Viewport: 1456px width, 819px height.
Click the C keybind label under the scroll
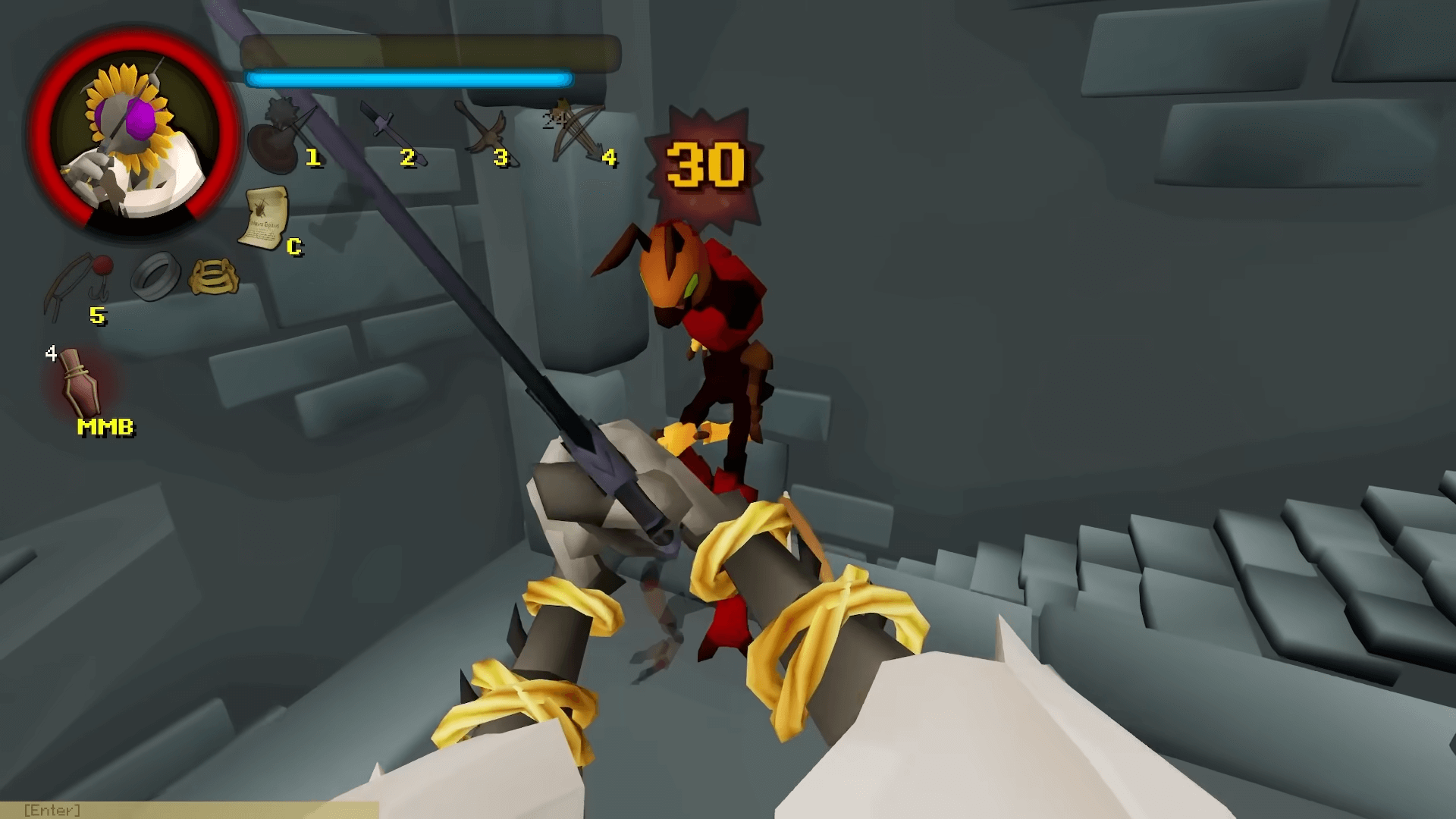coord(294,246)
